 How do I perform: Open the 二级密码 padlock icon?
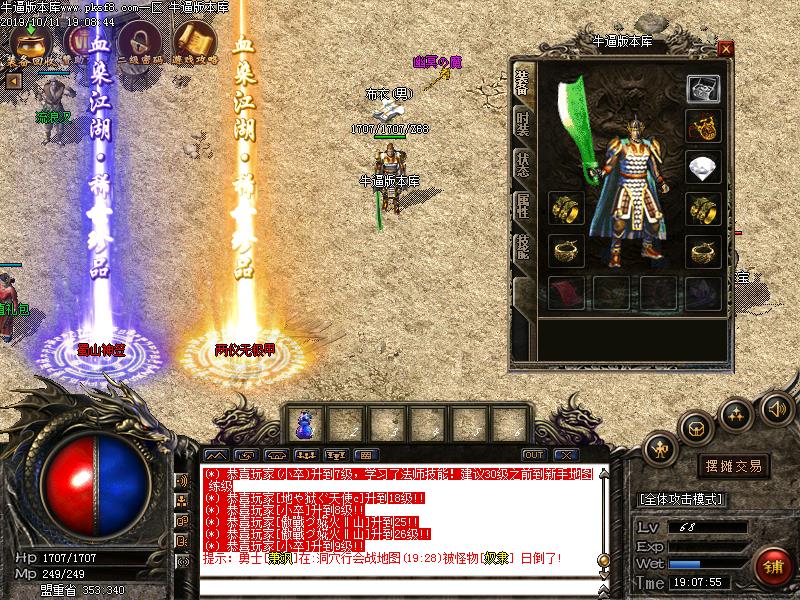(137, 42)
